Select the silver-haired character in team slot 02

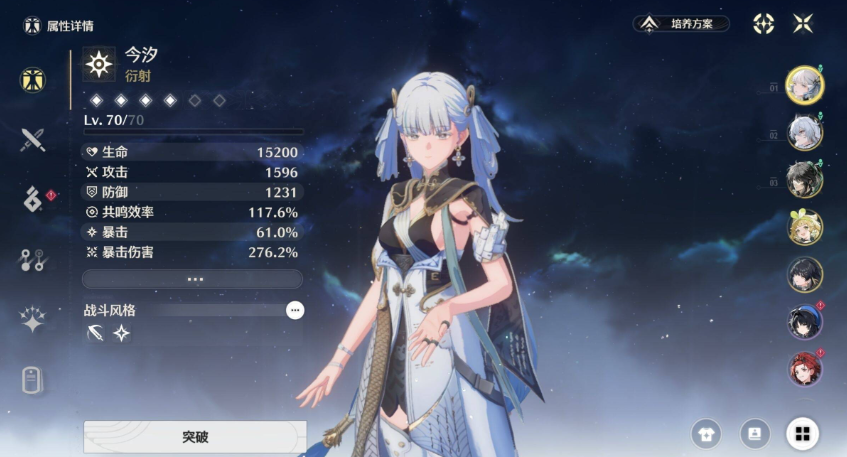click(804, 133)
